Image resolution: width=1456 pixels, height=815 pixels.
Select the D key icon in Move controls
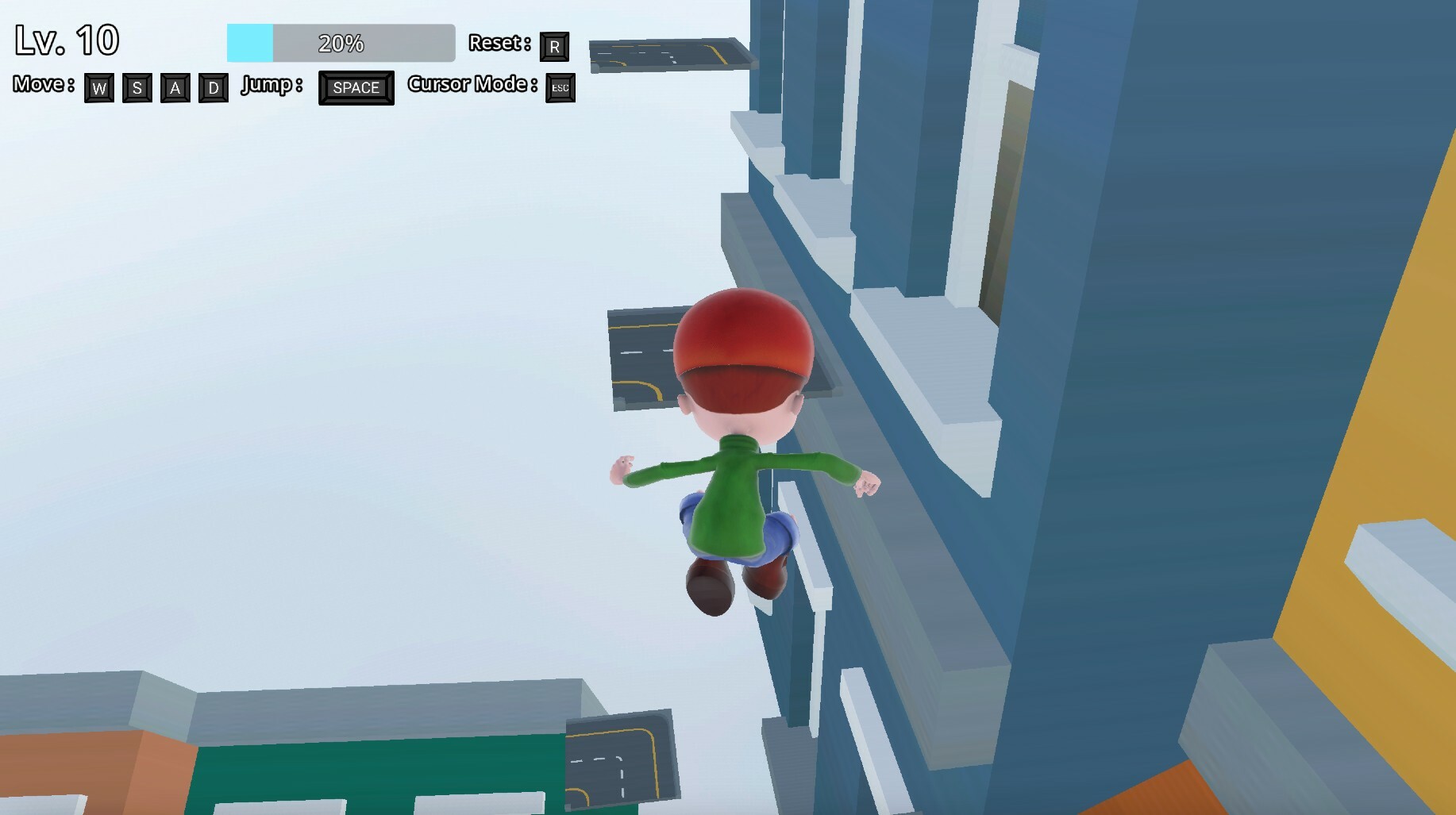213,89
